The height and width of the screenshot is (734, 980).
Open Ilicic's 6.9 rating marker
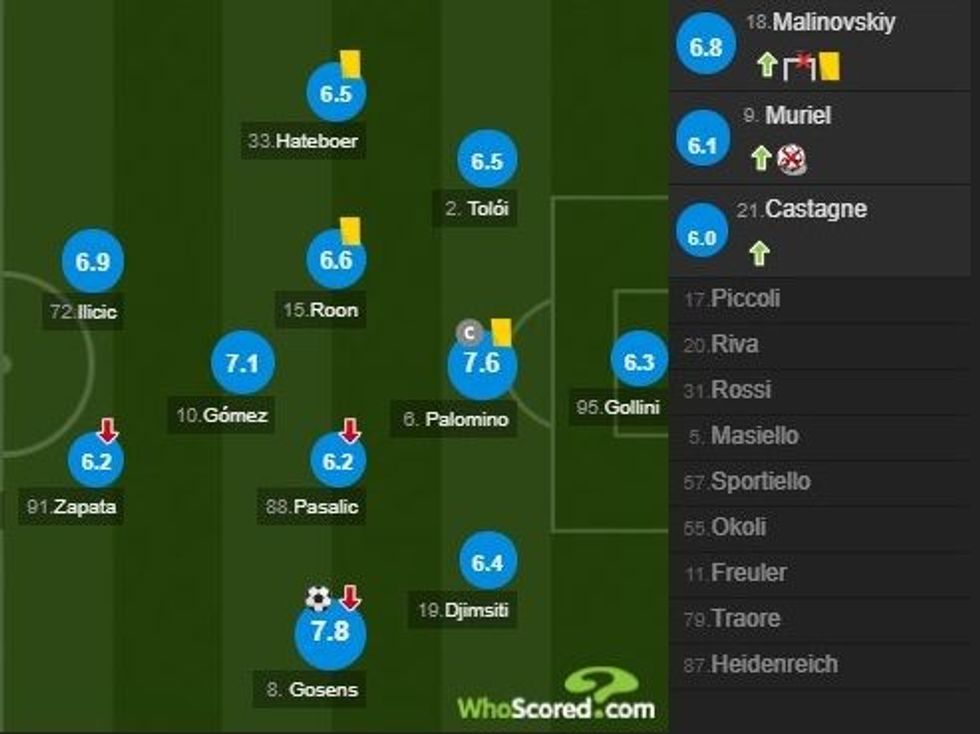point(92,263)
